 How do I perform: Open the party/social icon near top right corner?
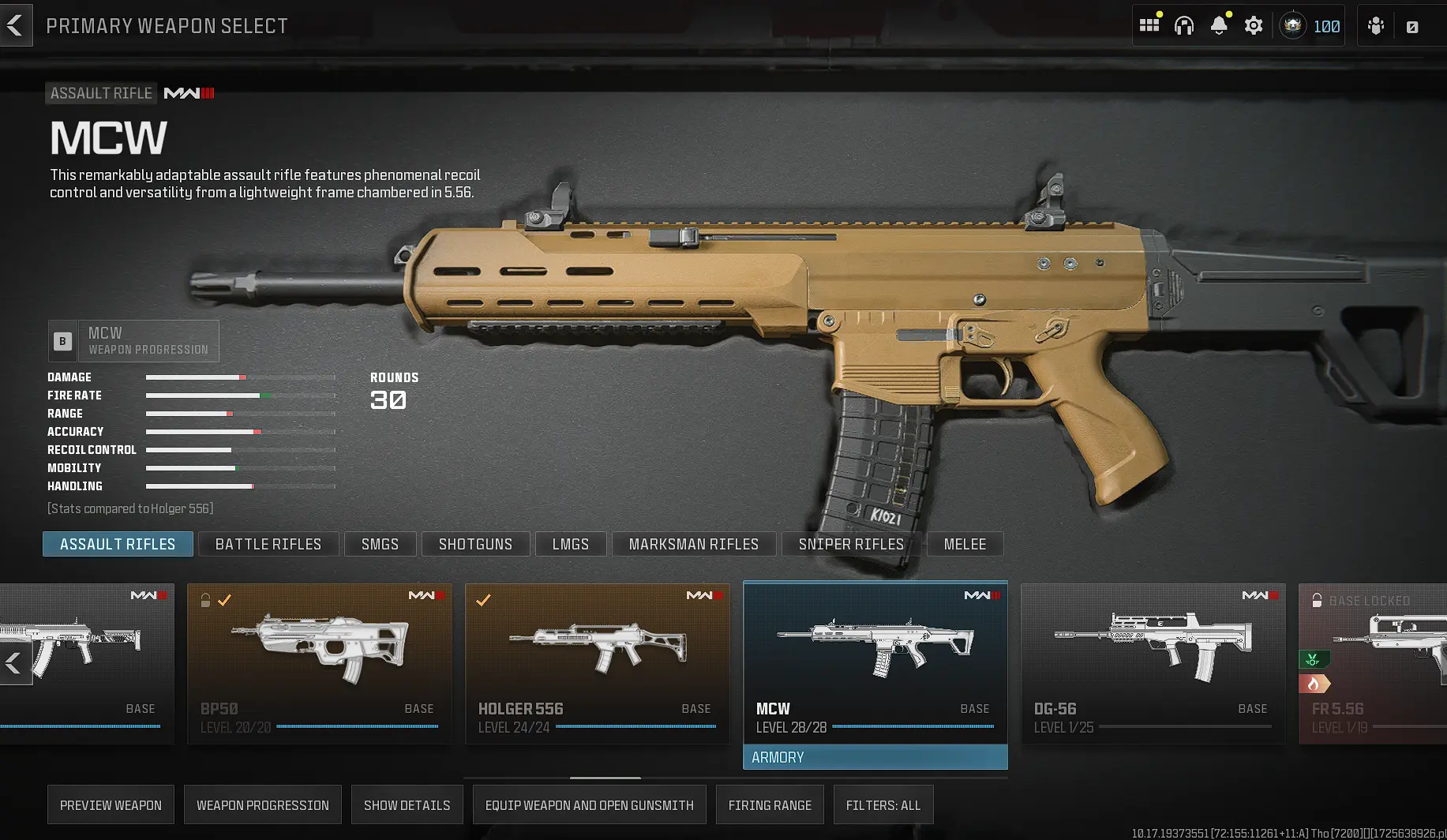coord(1375,24)
